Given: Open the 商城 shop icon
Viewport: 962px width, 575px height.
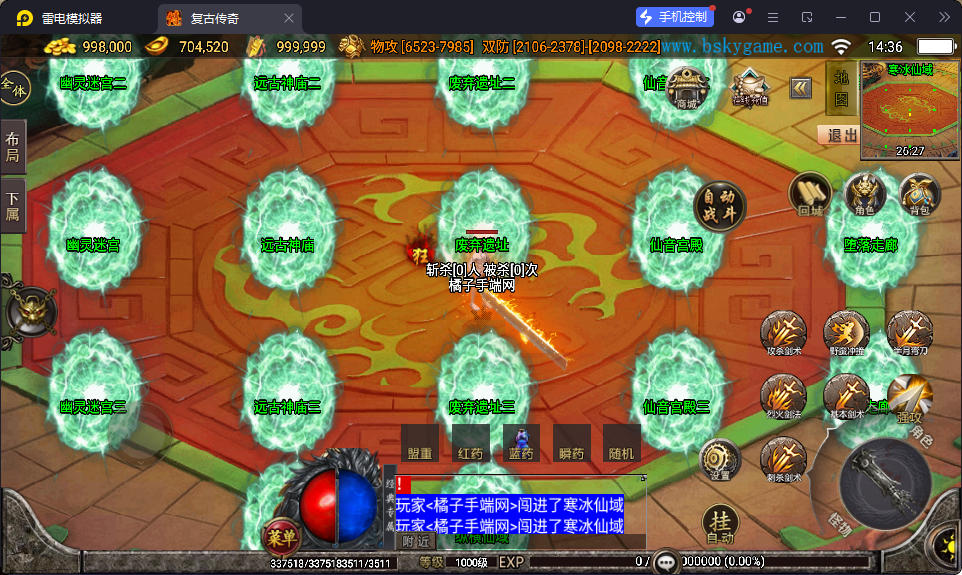Looking at the screenshot, I should 687,88.
